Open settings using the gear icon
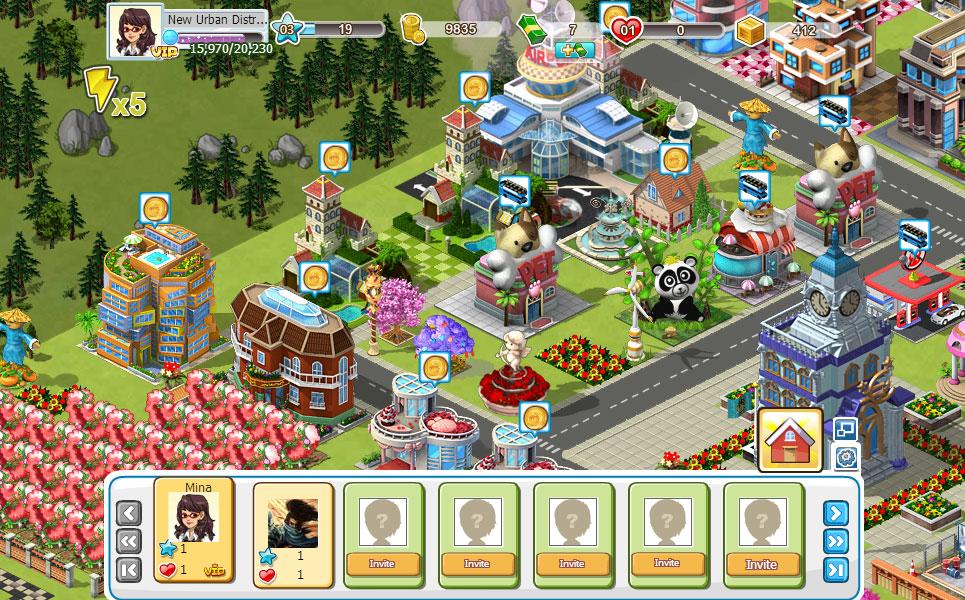This screenshot has height=600, width=965. [846, 458]
